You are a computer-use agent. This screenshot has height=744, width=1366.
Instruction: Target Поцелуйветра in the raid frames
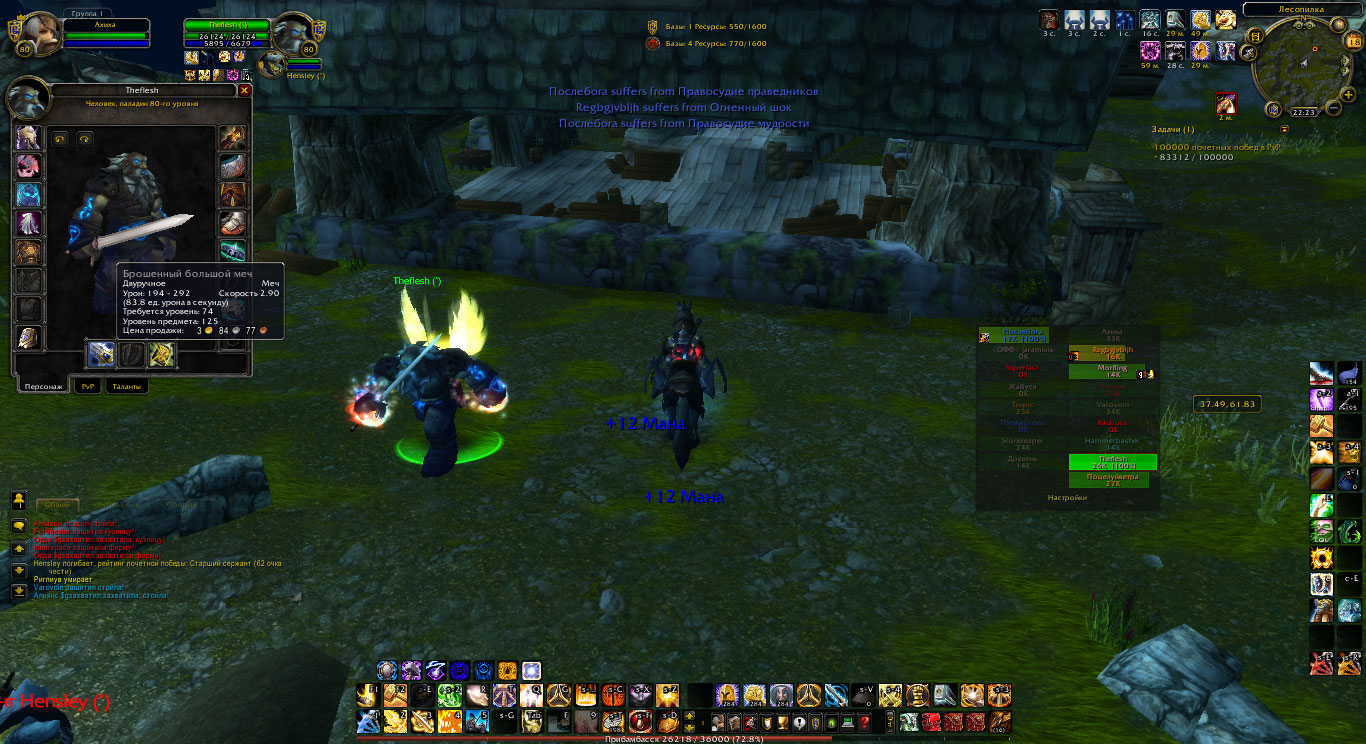click(x=1108, y=480)
